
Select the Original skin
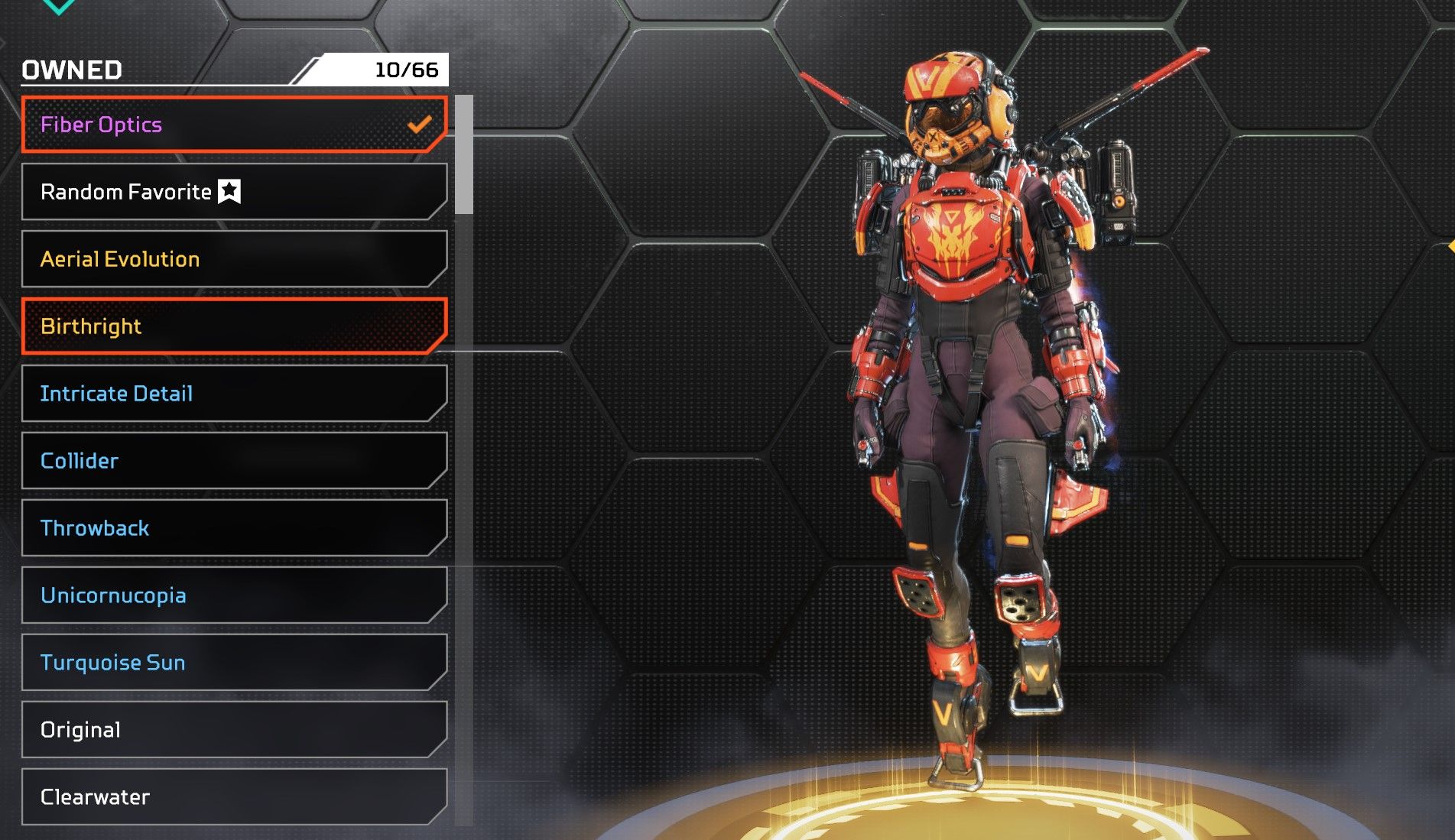pos(233,730)
